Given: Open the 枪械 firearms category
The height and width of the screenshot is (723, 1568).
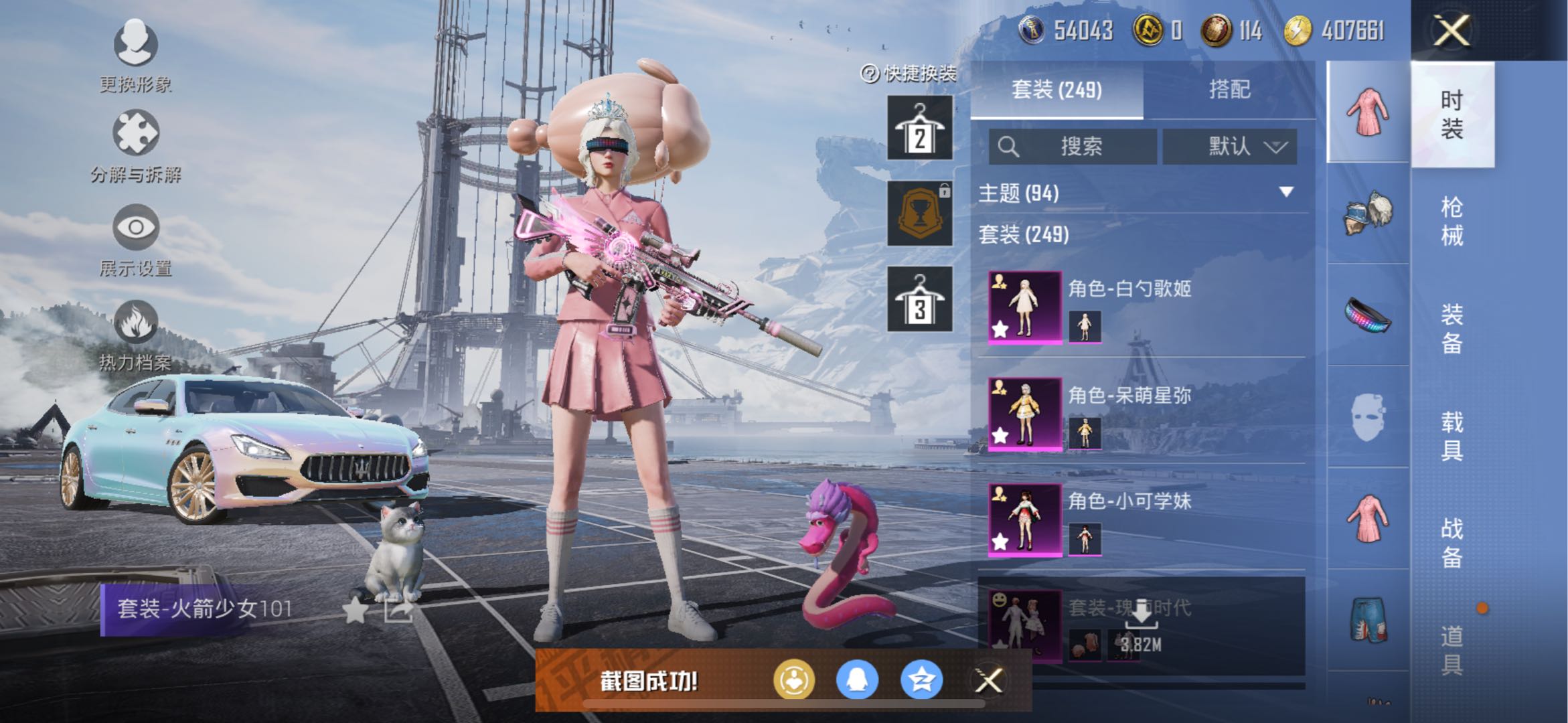Looking at the screenshot, I should click(x=1452, y=221).
